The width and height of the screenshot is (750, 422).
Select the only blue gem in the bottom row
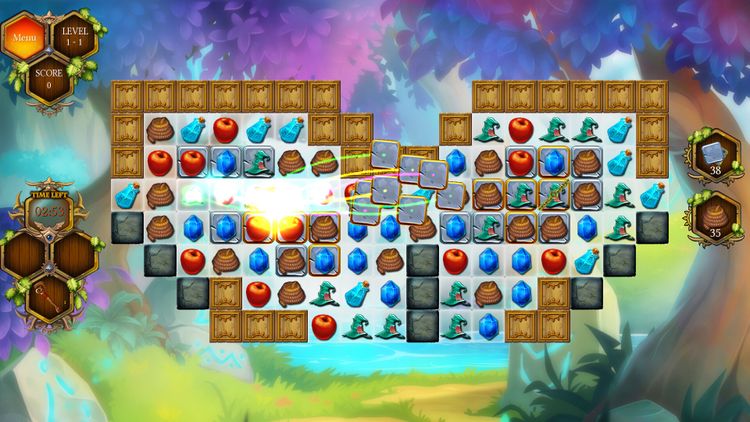488,325
